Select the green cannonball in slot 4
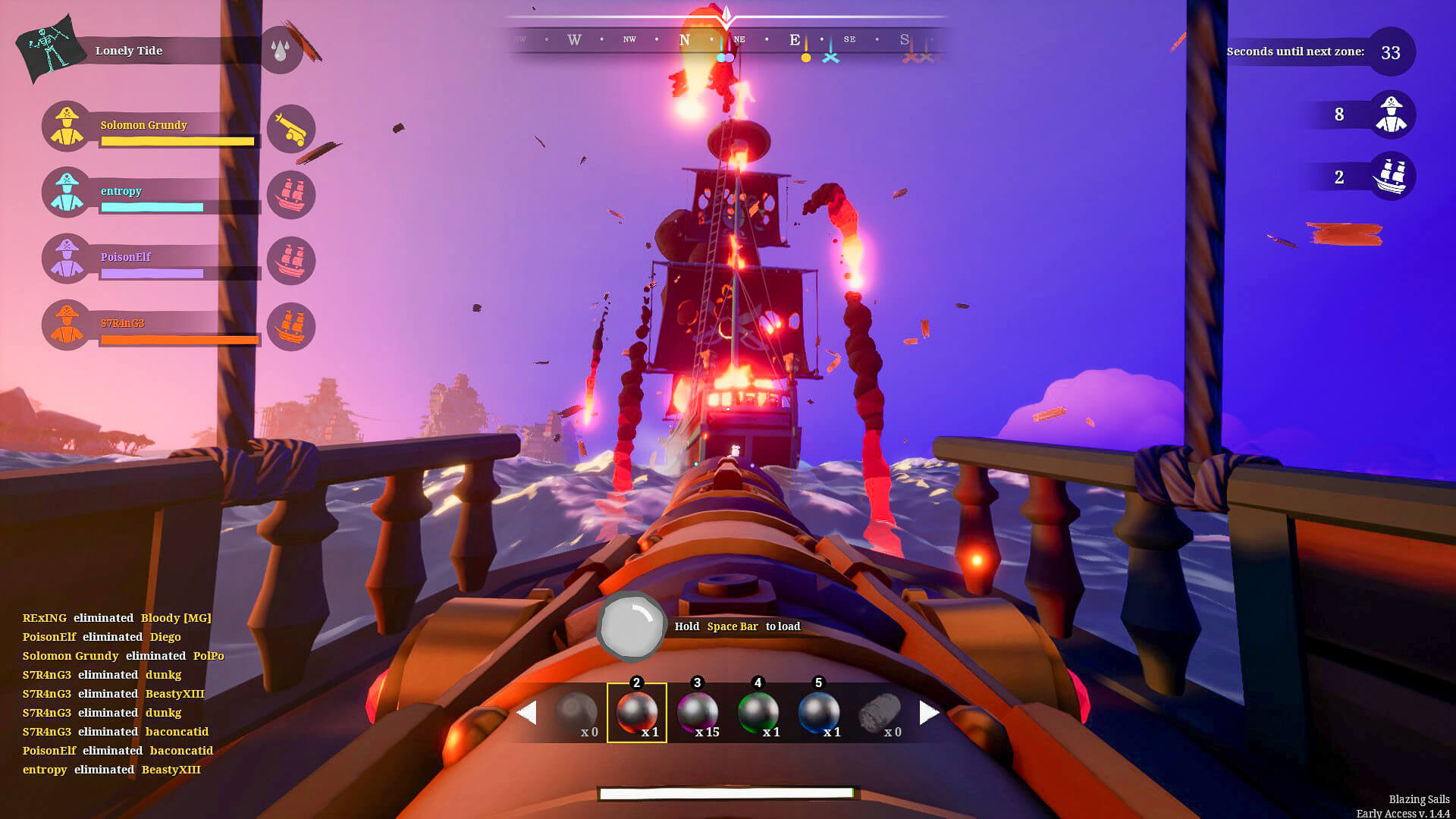 (758, 711)
